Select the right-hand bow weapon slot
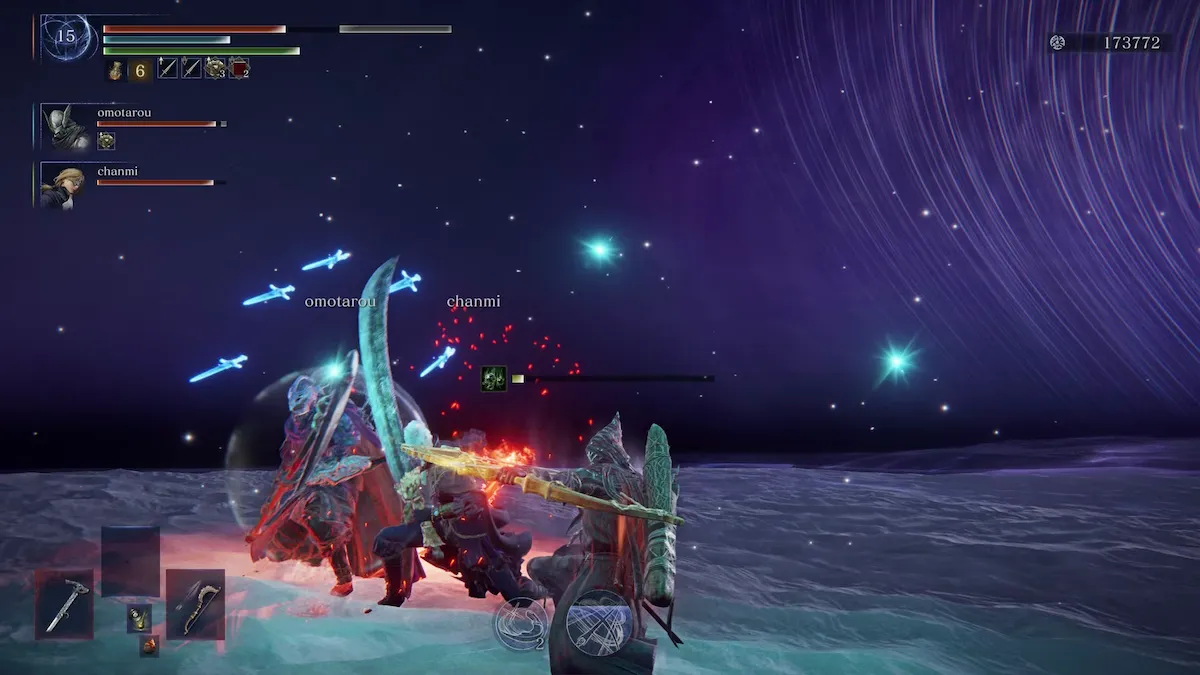 [x=195, y=604]
